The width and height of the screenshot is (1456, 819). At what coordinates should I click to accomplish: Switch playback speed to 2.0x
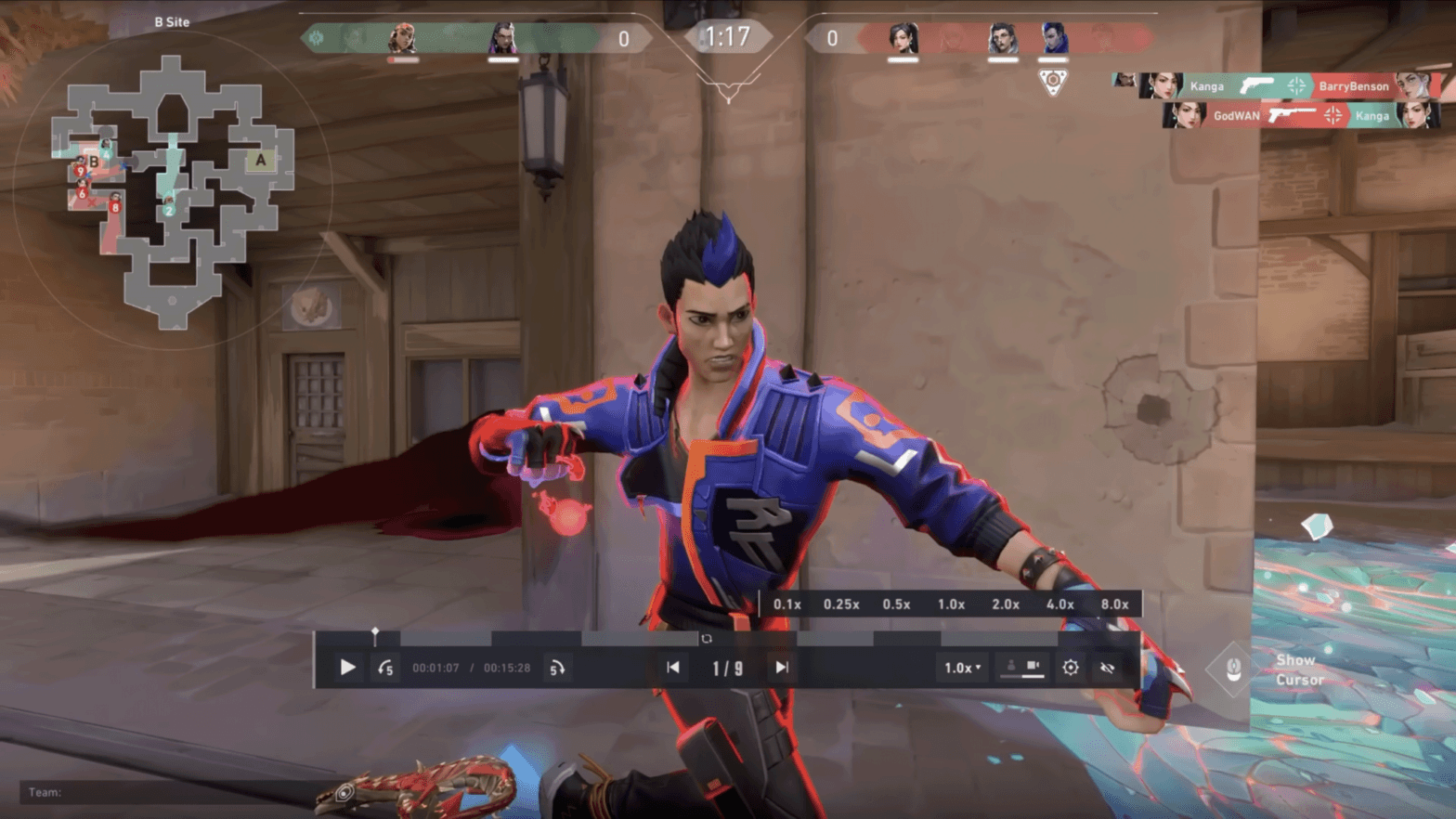[x=1006, y=604]
